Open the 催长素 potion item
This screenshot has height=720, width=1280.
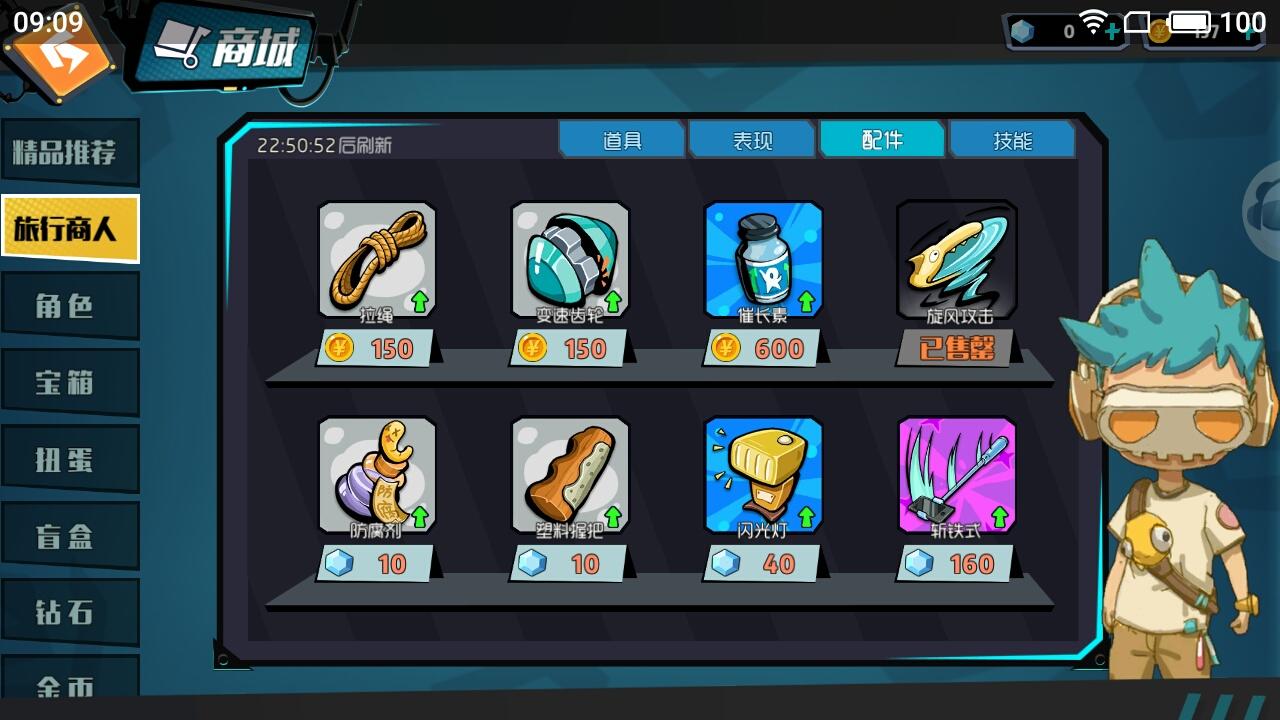pyautogui.click(x=763, y=258)
